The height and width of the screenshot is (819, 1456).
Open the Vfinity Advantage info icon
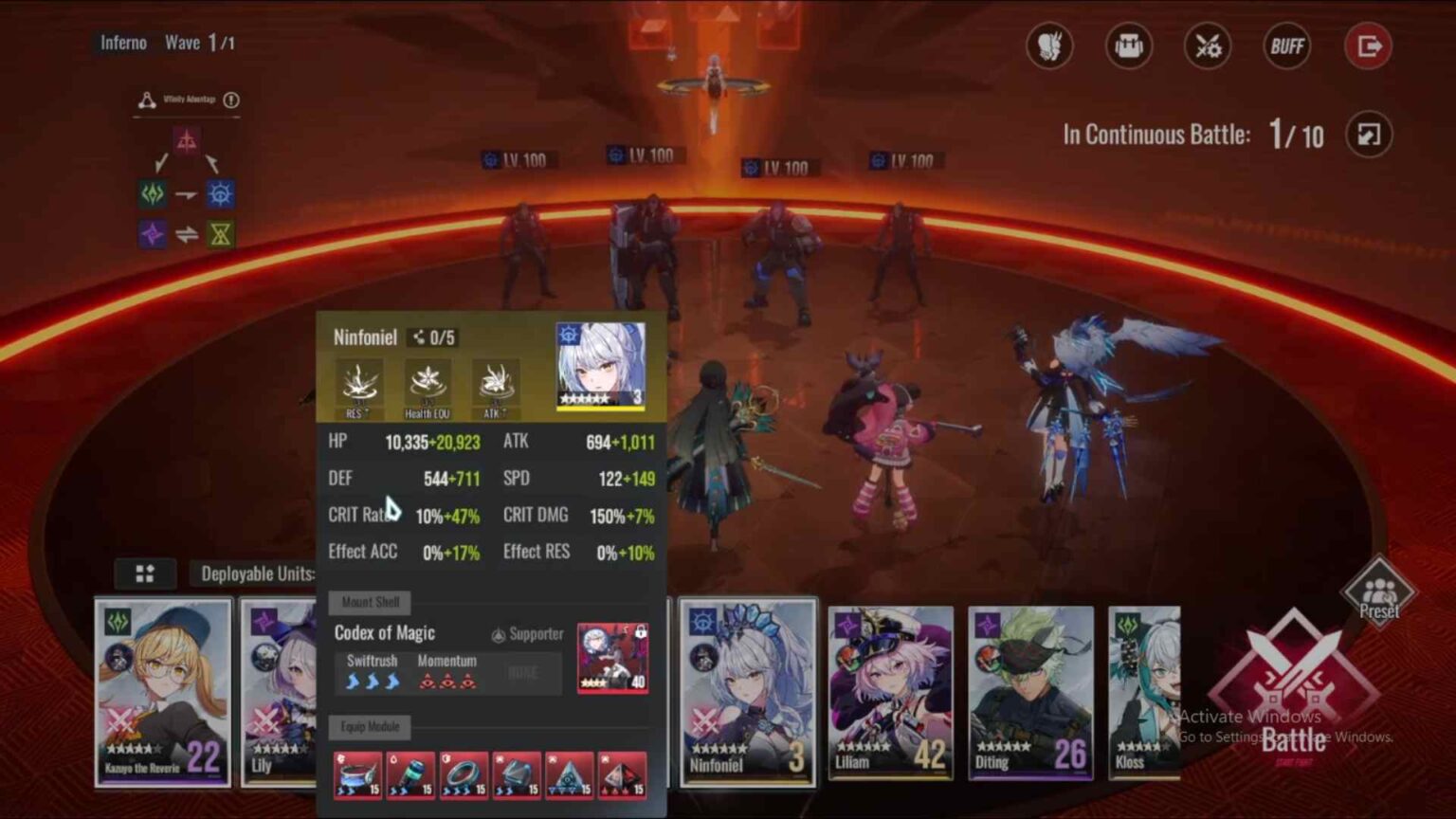click(233, 99)
